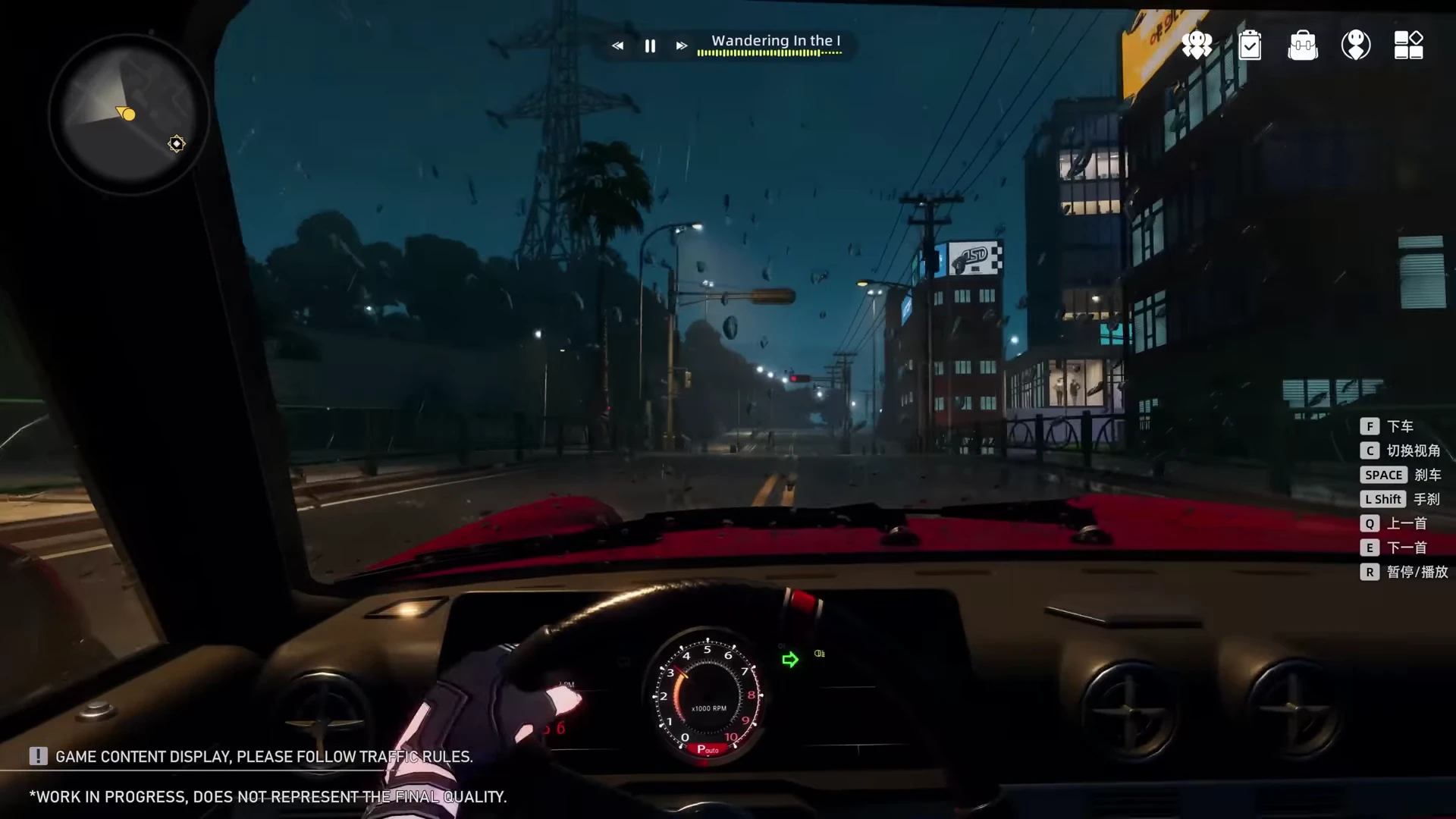Open the main menu grid icon

point(1409,45)
